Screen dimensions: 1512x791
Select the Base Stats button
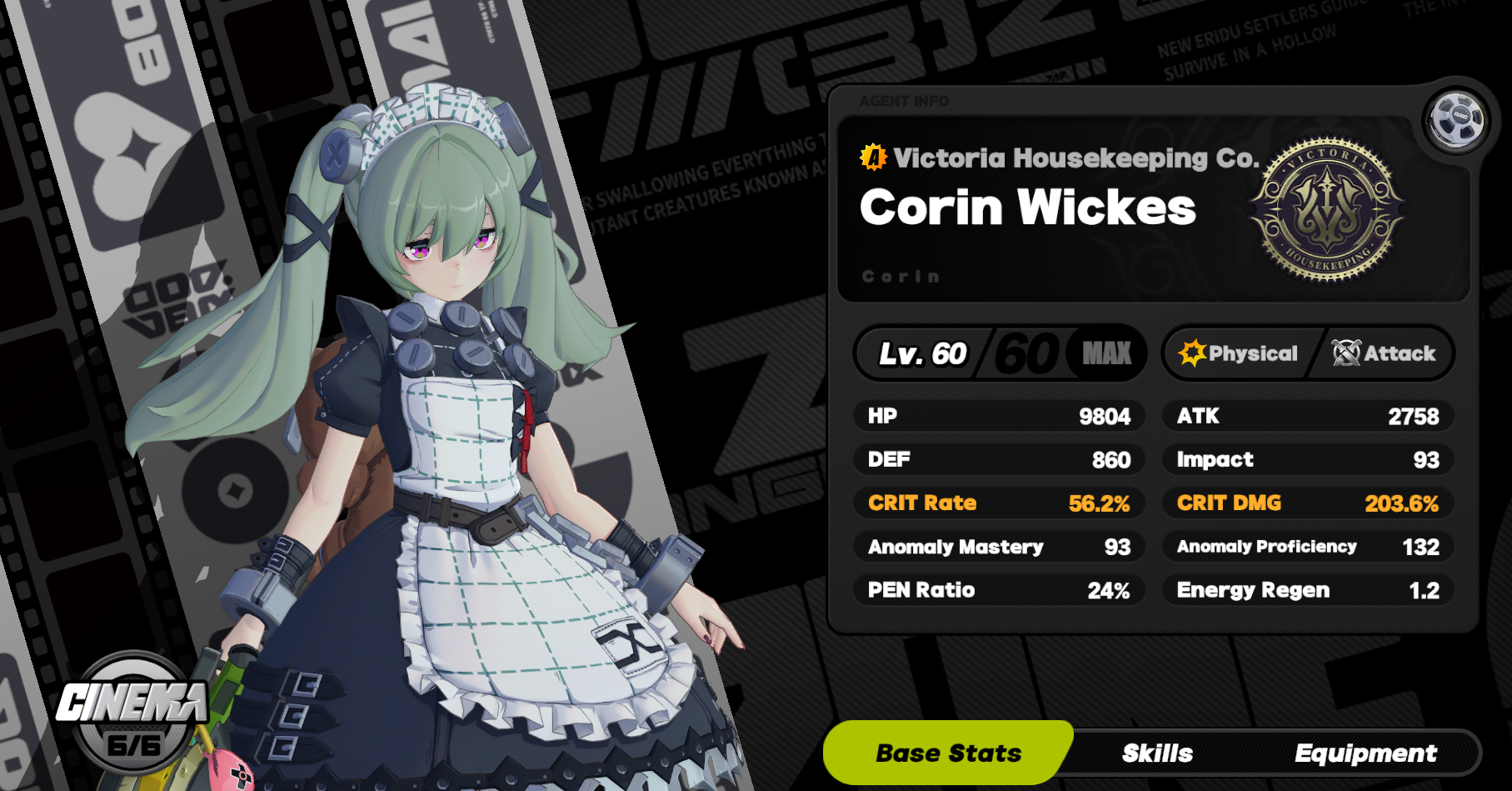pos(948,753)
